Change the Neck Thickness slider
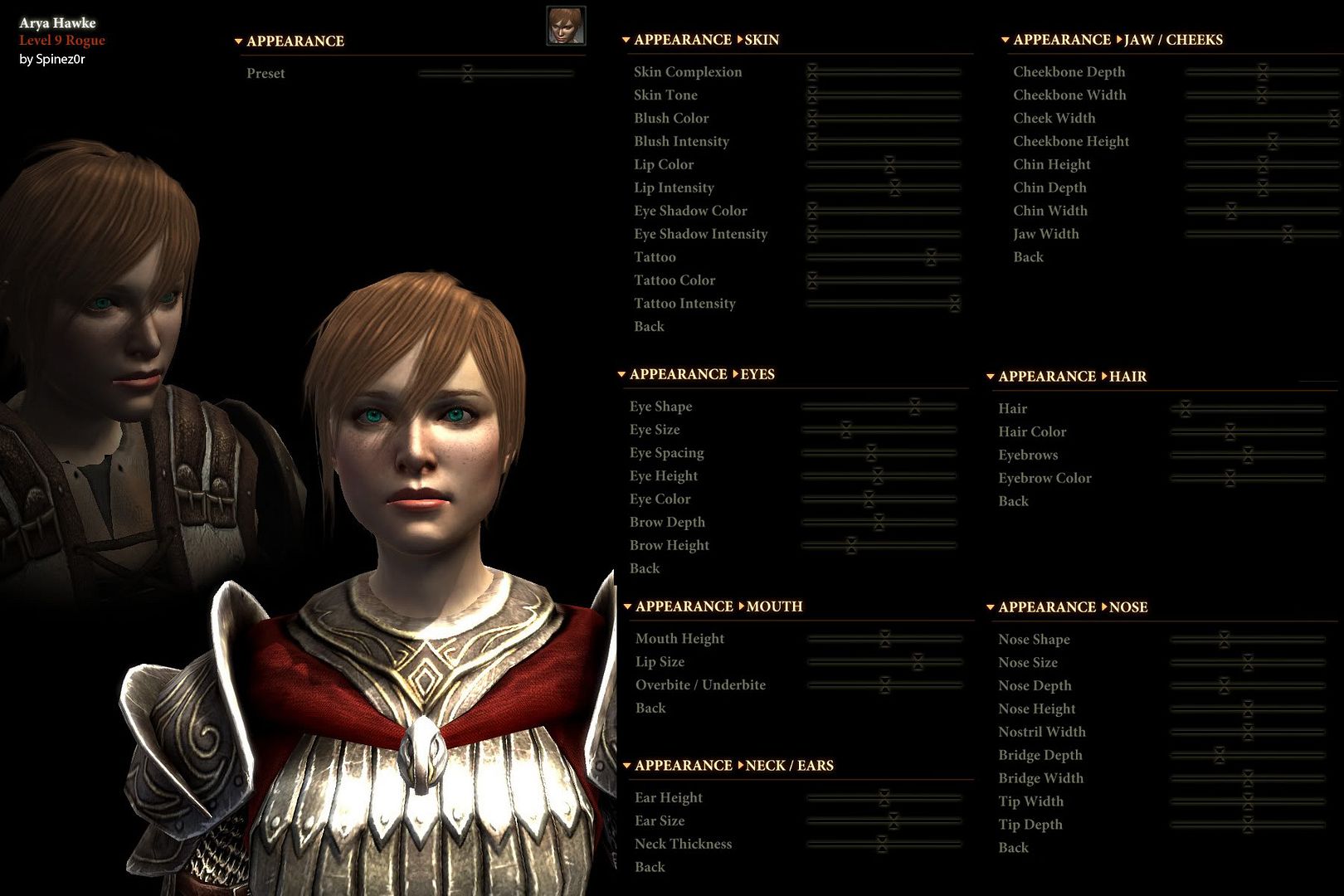This screenshot has height=896, width=1344. point(882,845)
